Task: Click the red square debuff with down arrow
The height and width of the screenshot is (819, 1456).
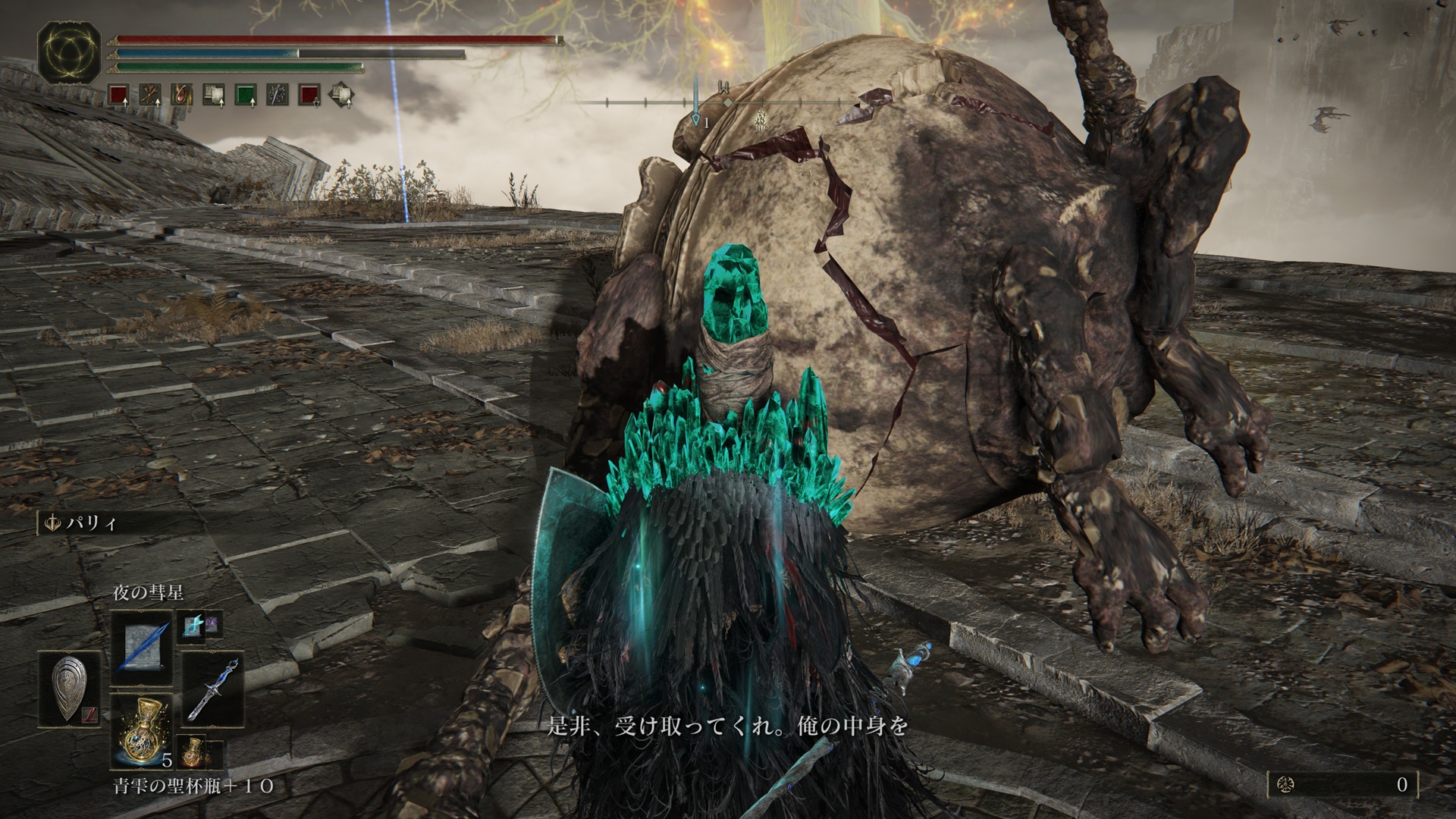Action: tap(308, 95)
